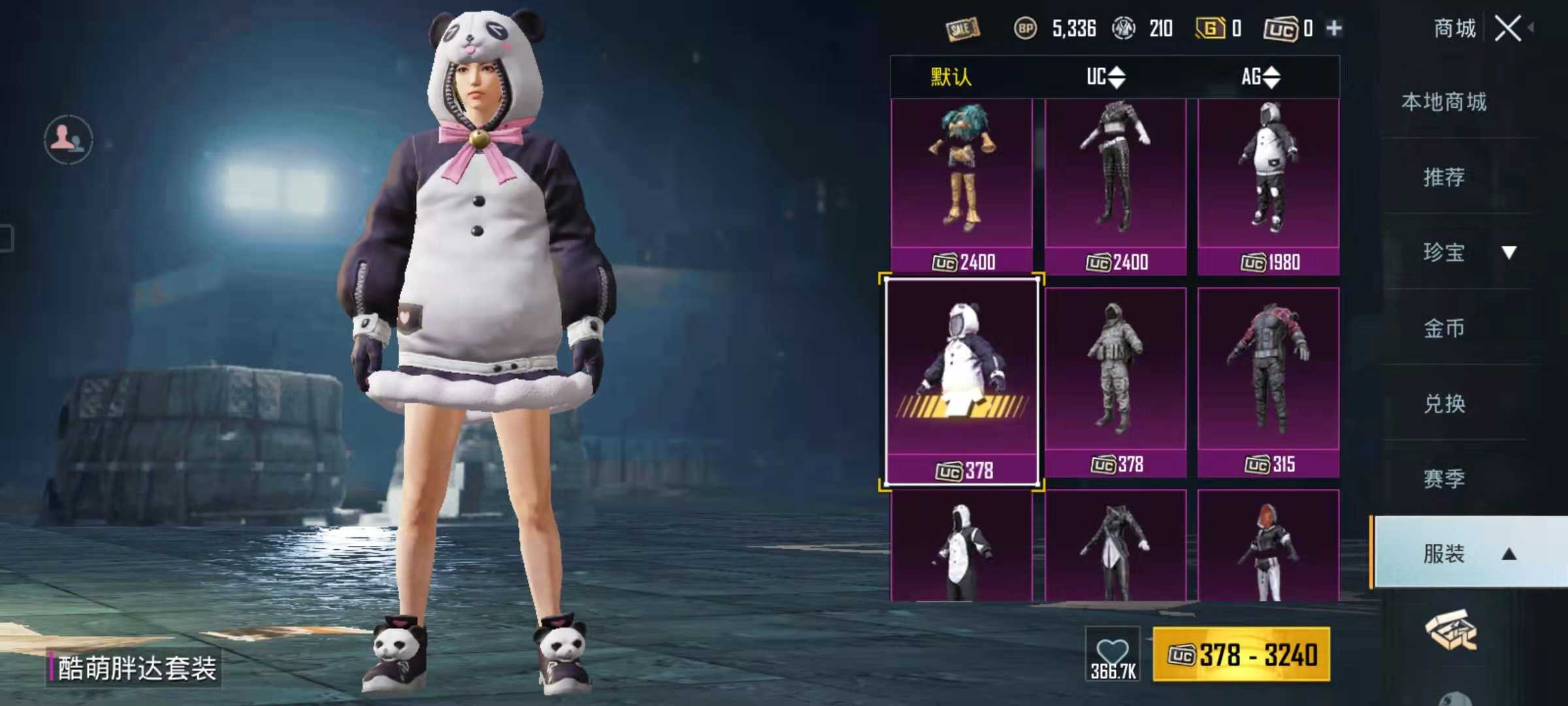Select the 默认 default sort tab
1568x706 pixels.
[951, 77]
